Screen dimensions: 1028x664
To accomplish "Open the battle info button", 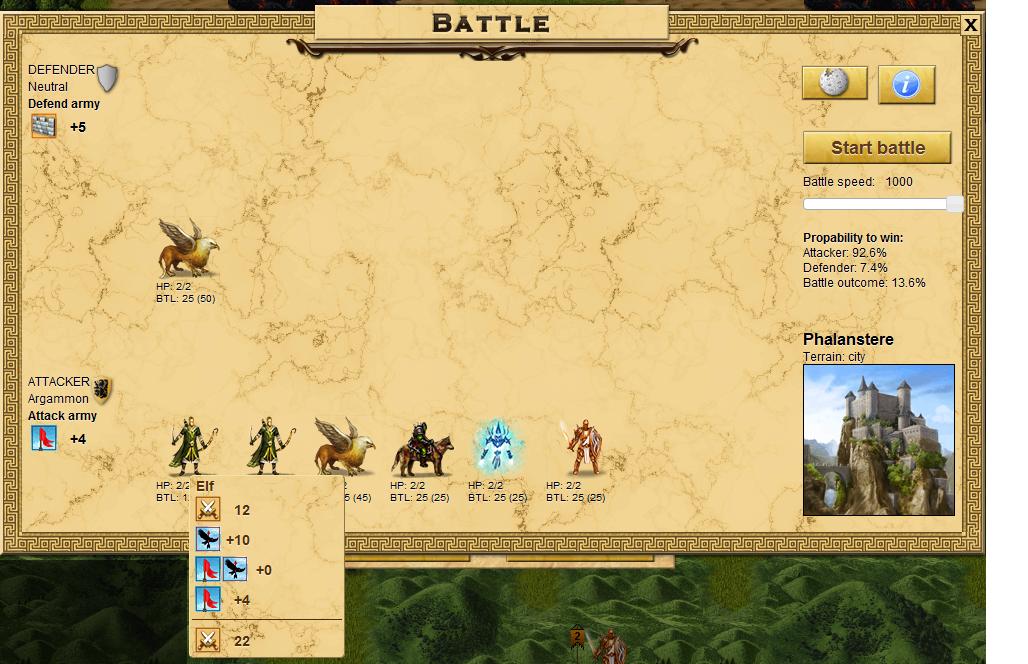I will point(906,85).
